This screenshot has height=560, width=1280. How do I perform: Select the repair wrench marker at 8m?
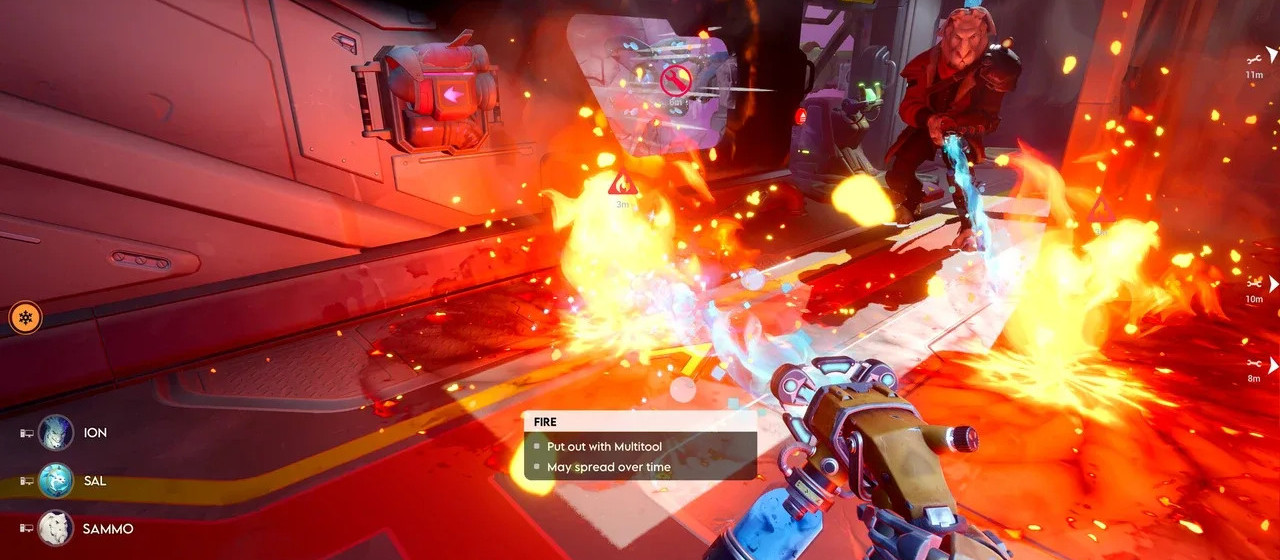(x=1254, y=364)
